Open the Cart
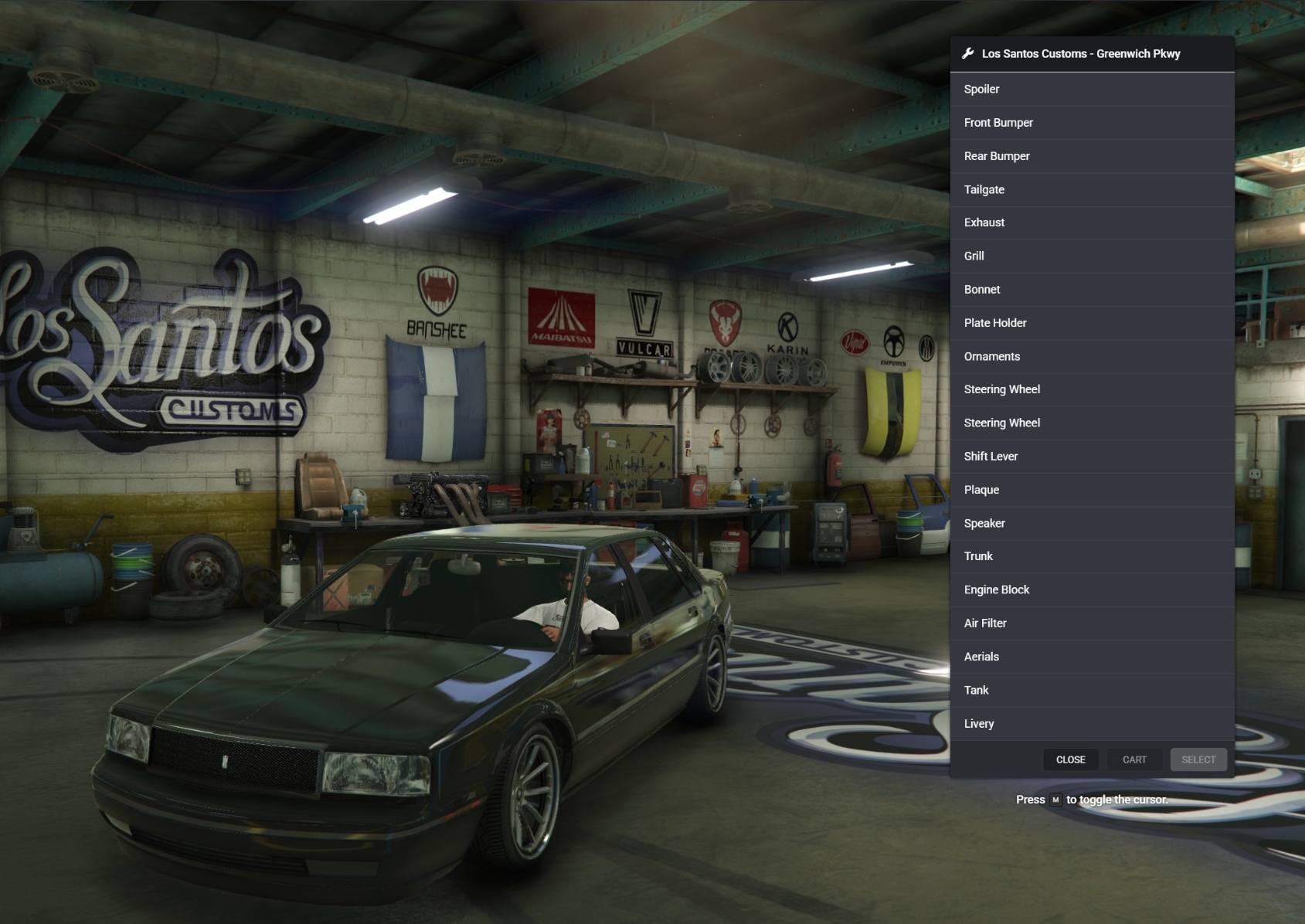The width and height of the screenshot is (1305, 924). (1134, 759)
